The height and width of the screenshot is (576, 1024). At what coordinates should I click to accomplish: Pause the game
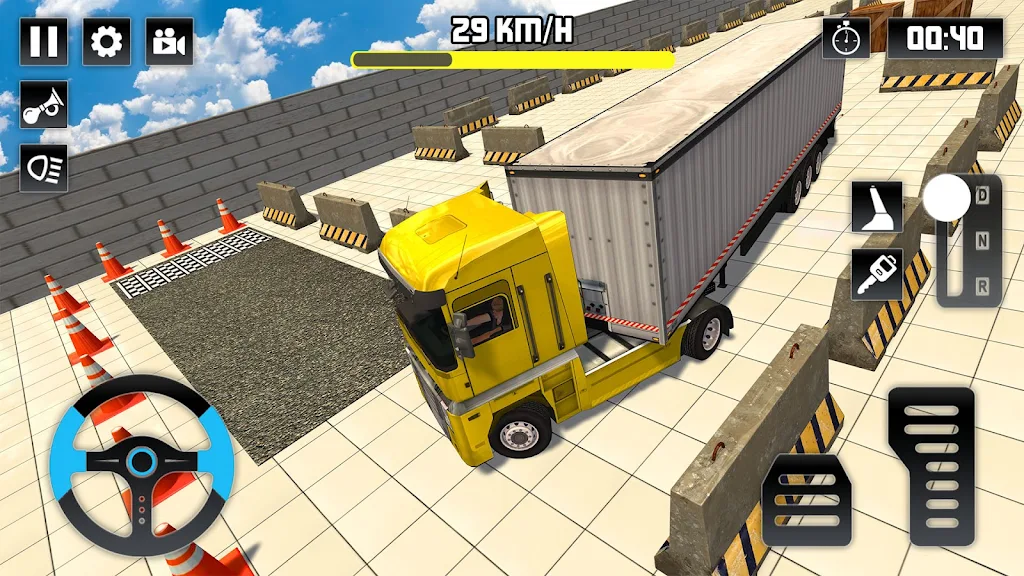(x=44, y=41)
